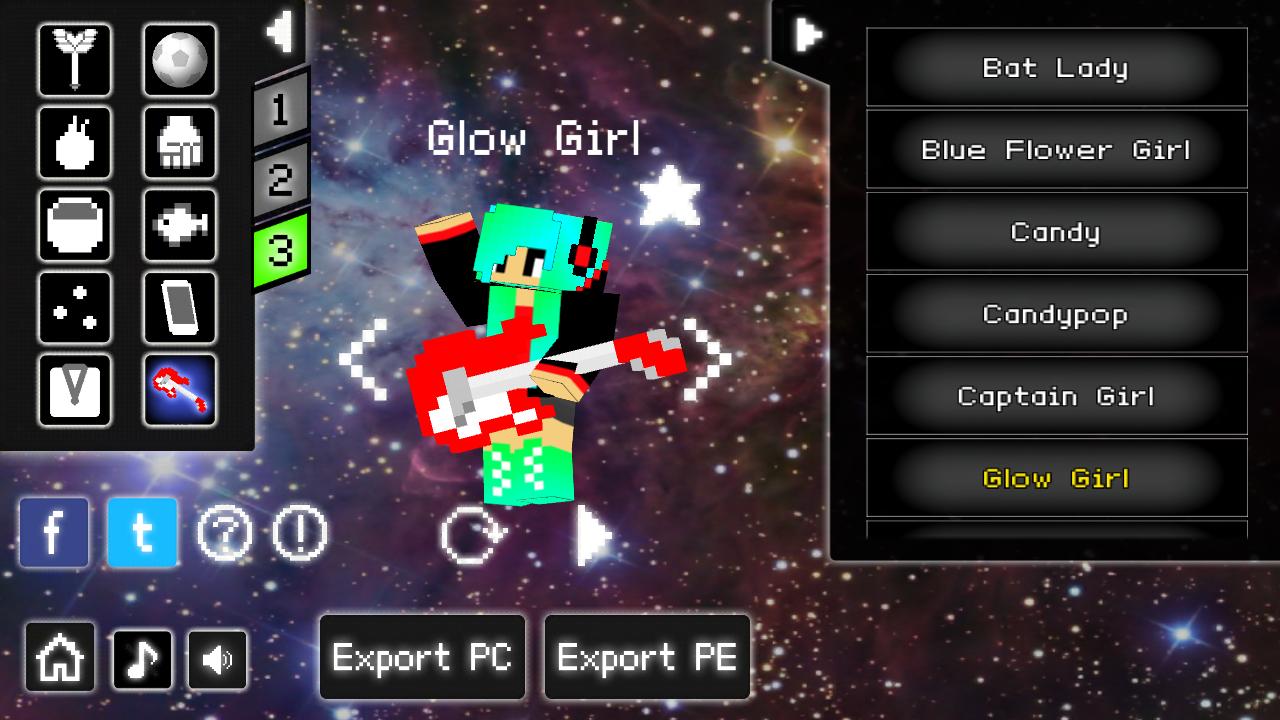Image resolution: width=1280 pixels, height=720 pixels.
Task: Click the Export PC button
Action: 421,657
